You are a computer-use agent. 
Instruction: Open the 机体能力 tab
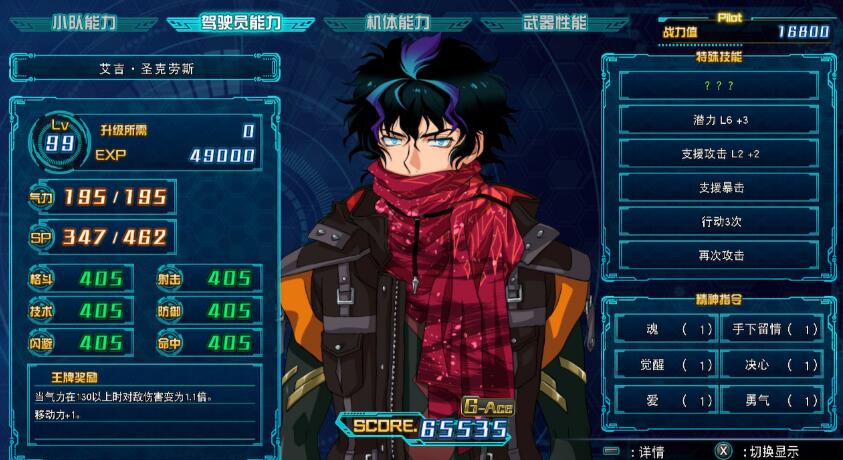coord(397,22)
